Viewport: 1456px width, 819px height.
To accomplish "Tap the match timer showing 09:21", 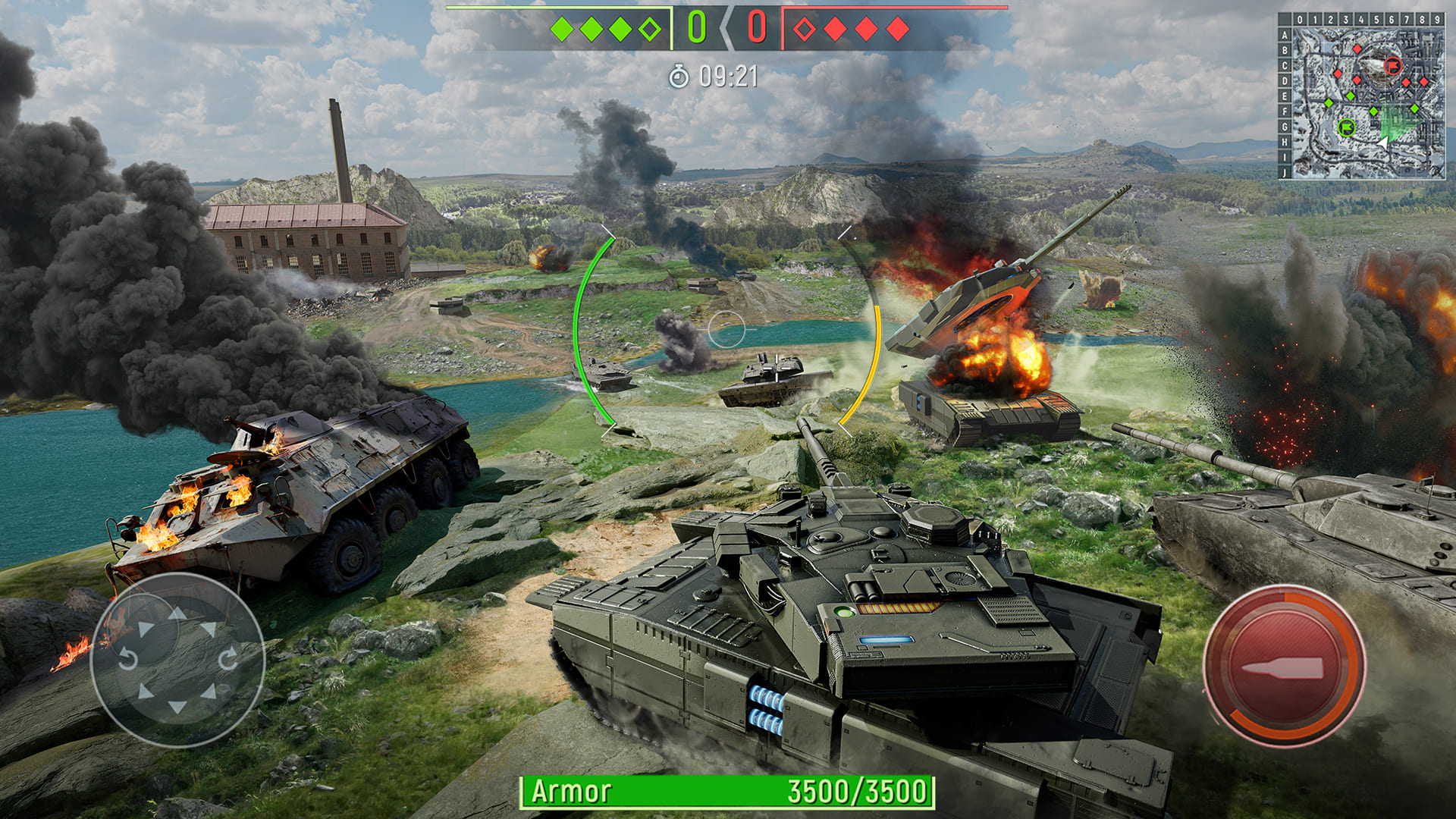I will click(728, 76).
